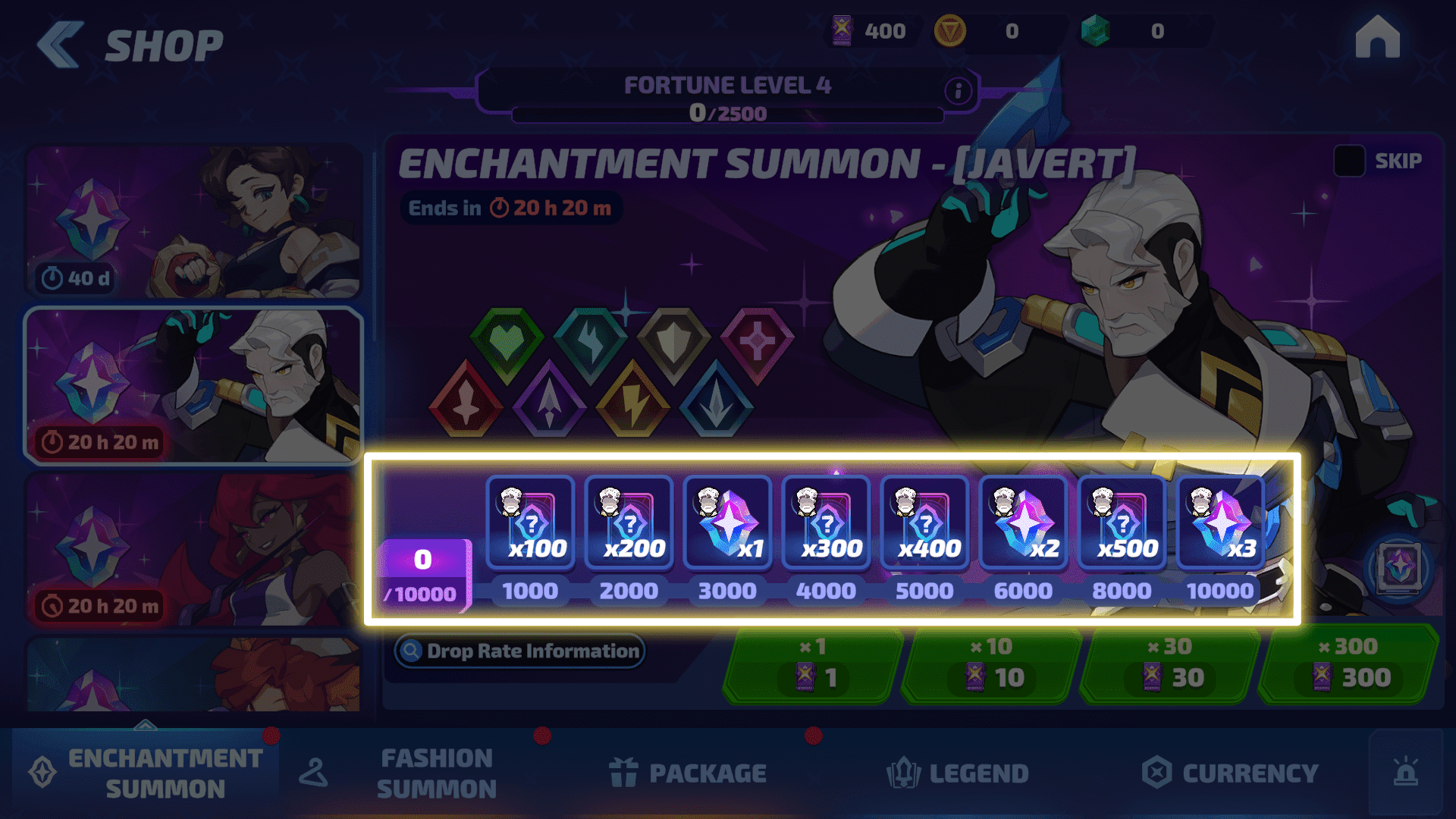The height and width of the screenshot is (819, 1456).
Task: Select the 40 d summon banner
Action: [x=193, y=221]
